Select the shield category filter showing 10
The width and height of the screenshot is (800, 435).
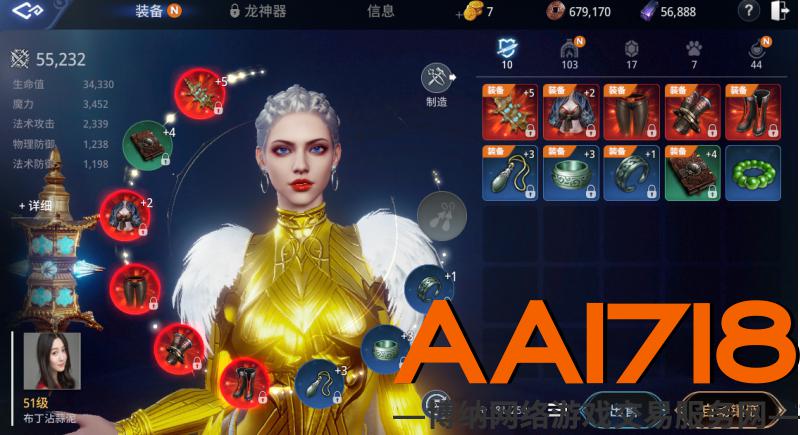(507, 53)
